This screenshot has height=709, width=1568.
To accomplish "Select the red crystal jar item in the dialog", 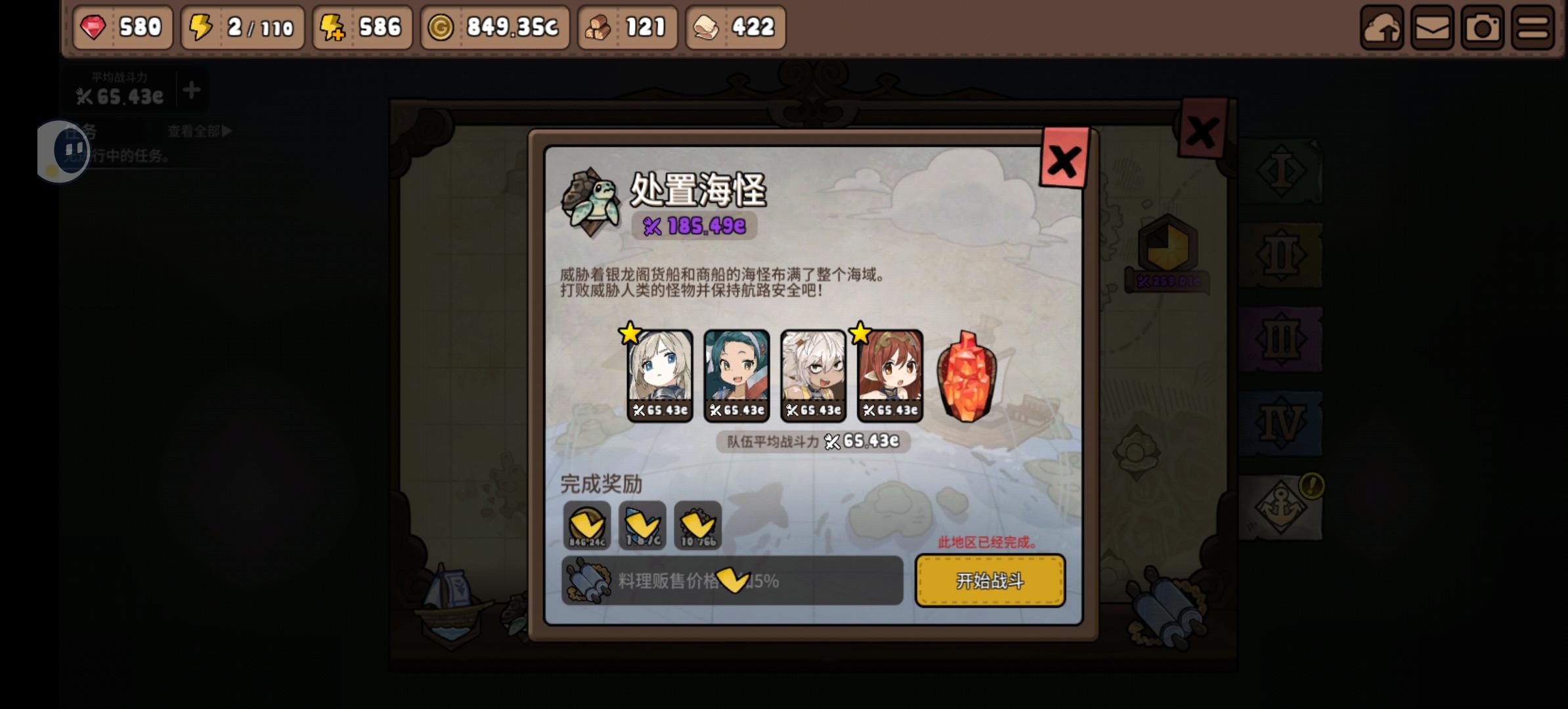I will (965, 379).
